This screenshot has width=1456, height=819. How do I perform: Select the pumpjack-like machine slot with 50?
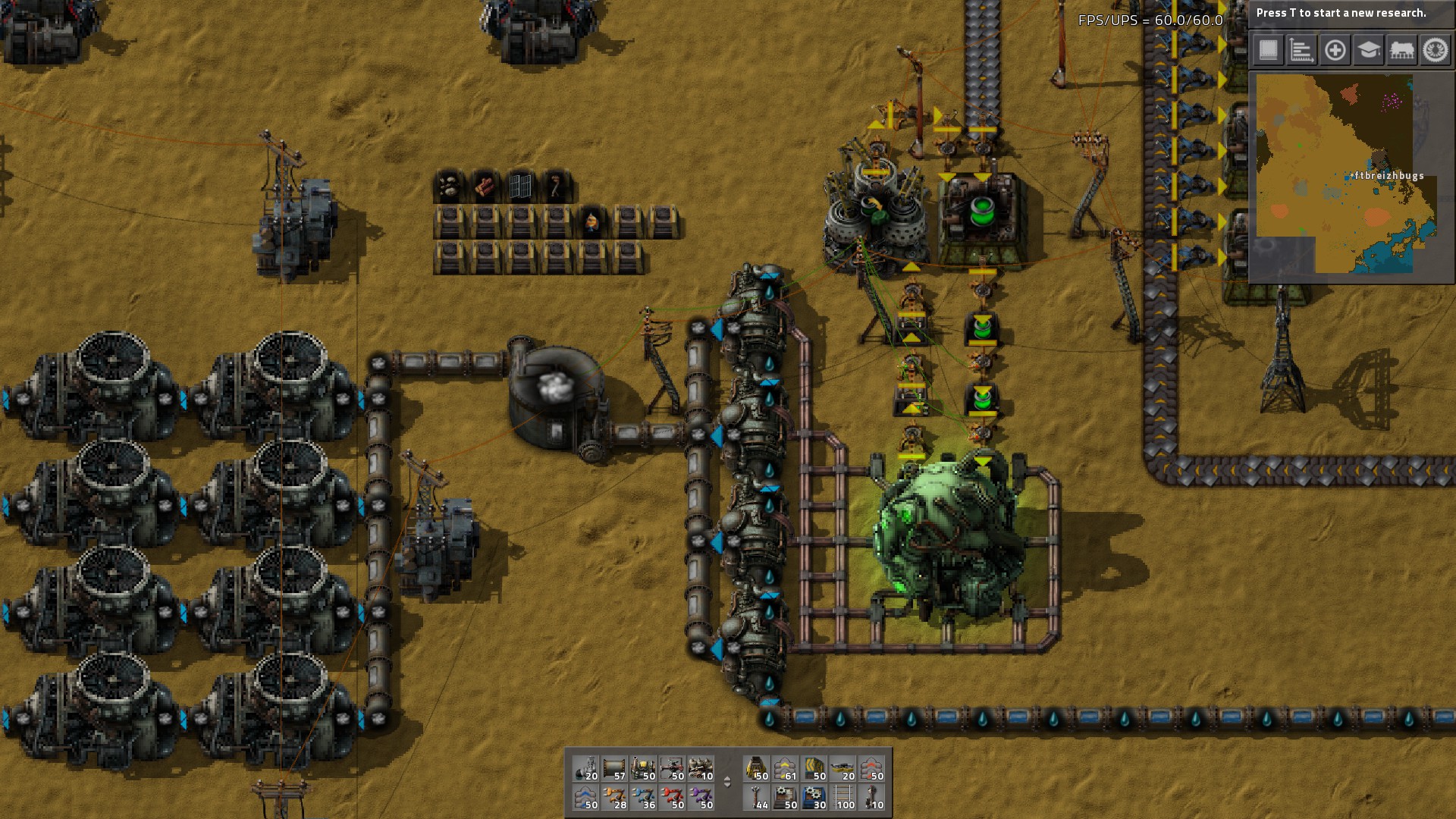[644, 768]
